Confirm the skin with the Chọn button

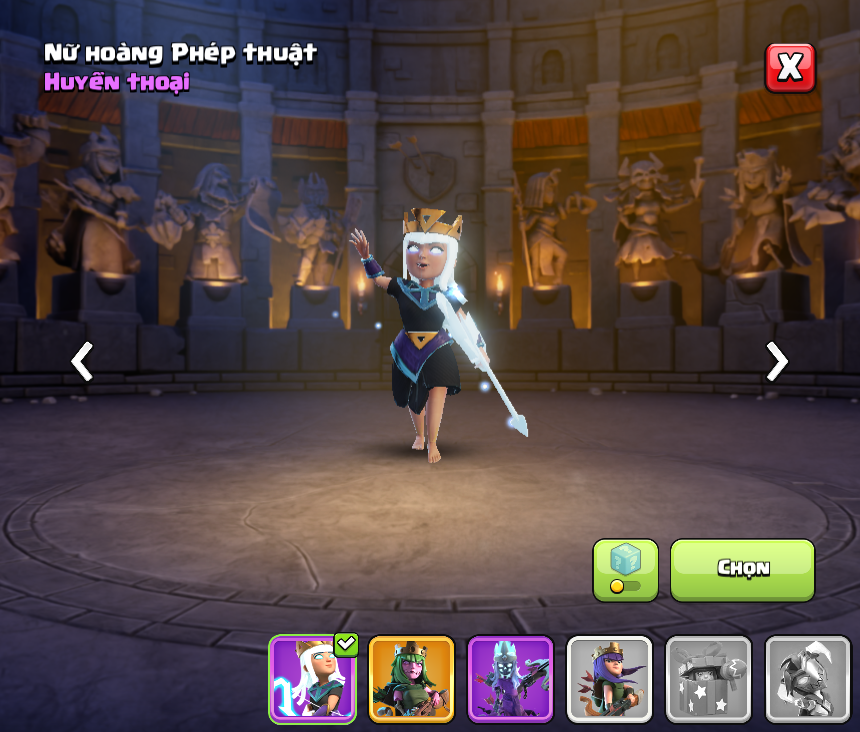click(x=742, y=569)
